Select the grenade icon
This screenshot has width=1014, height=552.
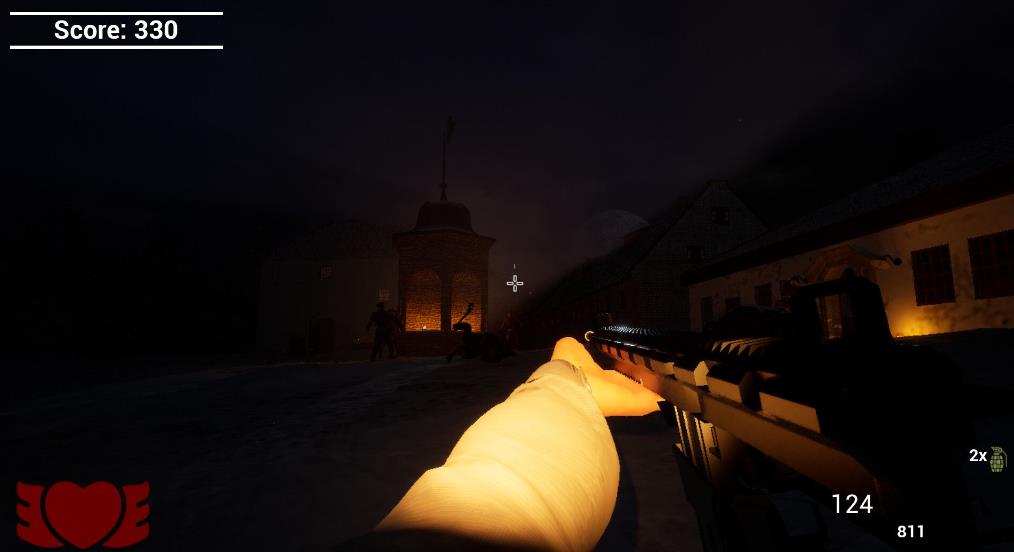pyautogui.click(x=997, y=458)
